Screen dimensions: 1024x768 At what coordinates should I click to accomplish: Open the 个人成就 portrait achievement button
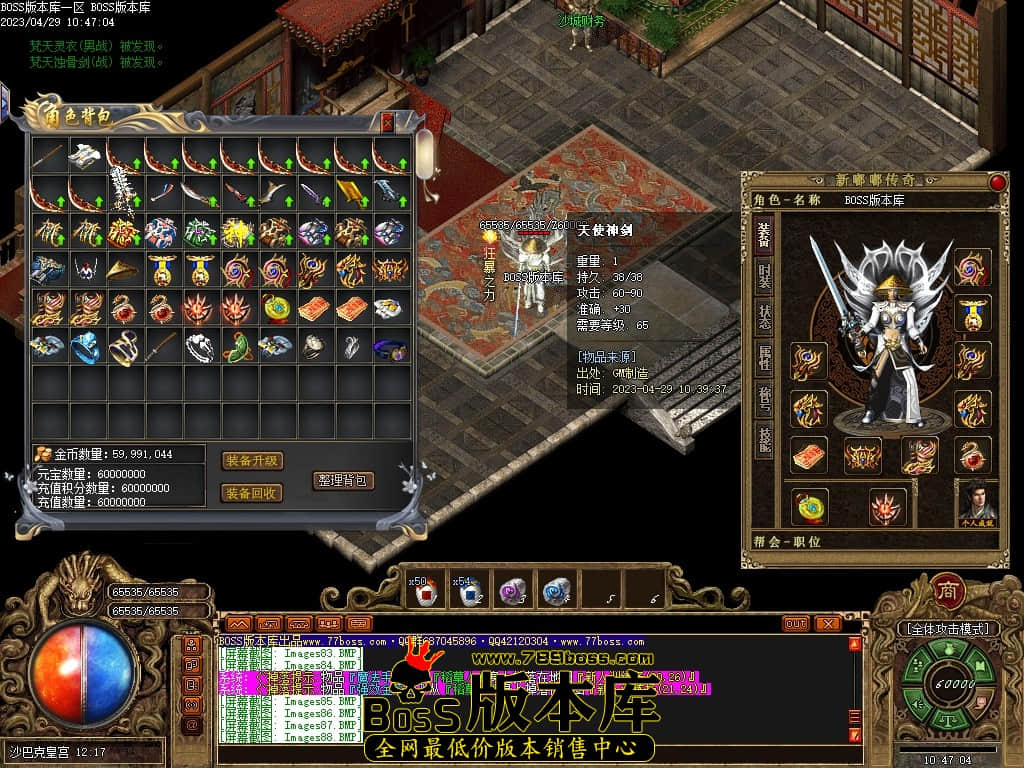977,503
